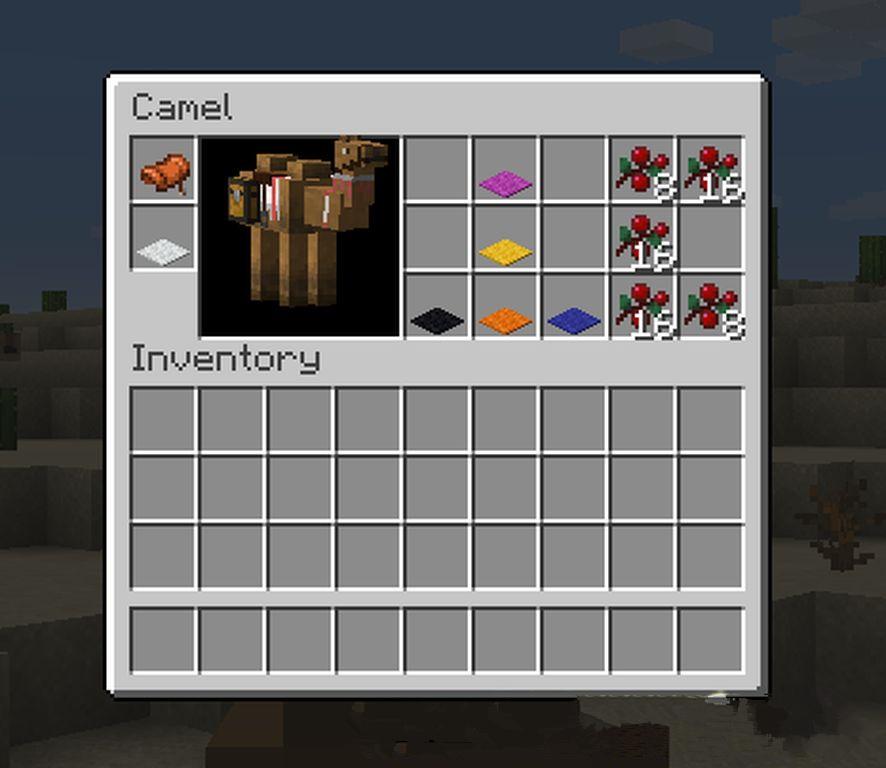Select the saddle in the camel's saddle slot

tap(163, 171)
